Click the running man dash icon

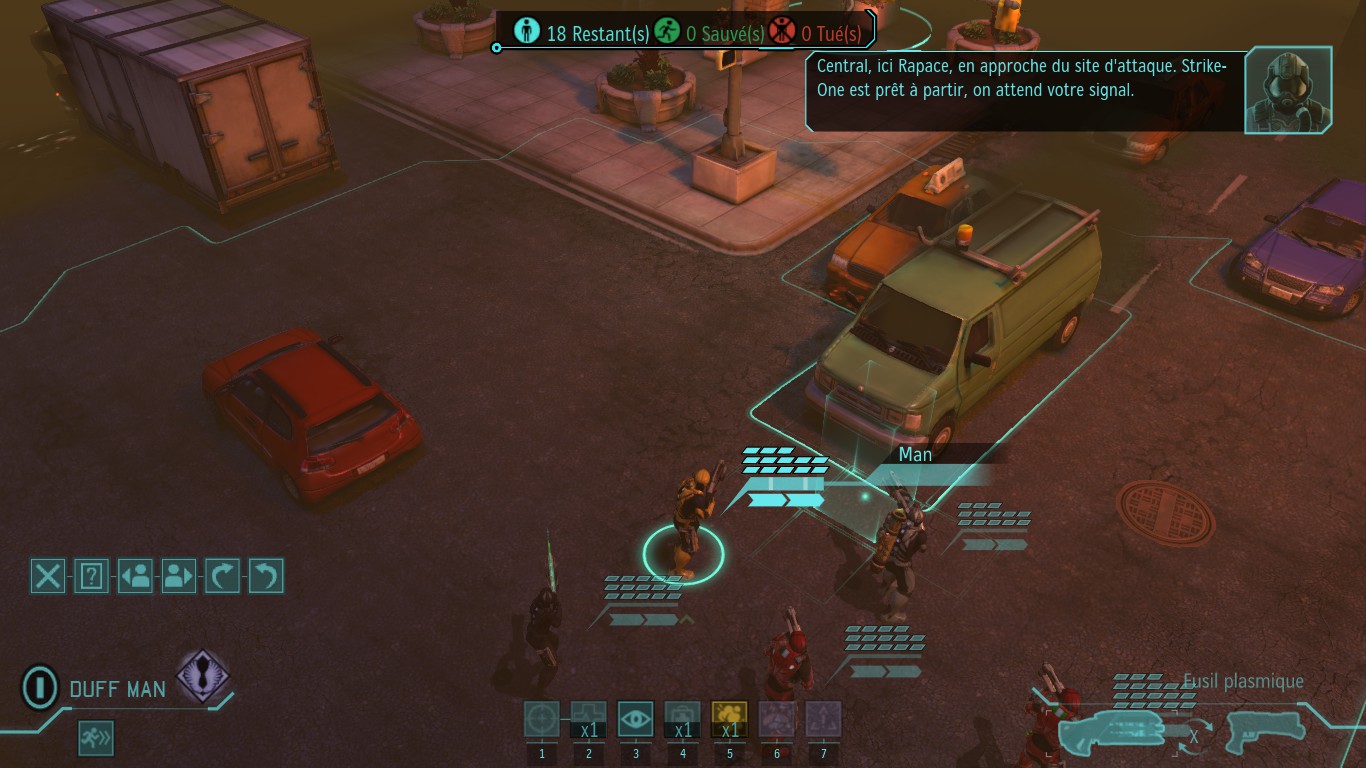[x=97, y=739]
